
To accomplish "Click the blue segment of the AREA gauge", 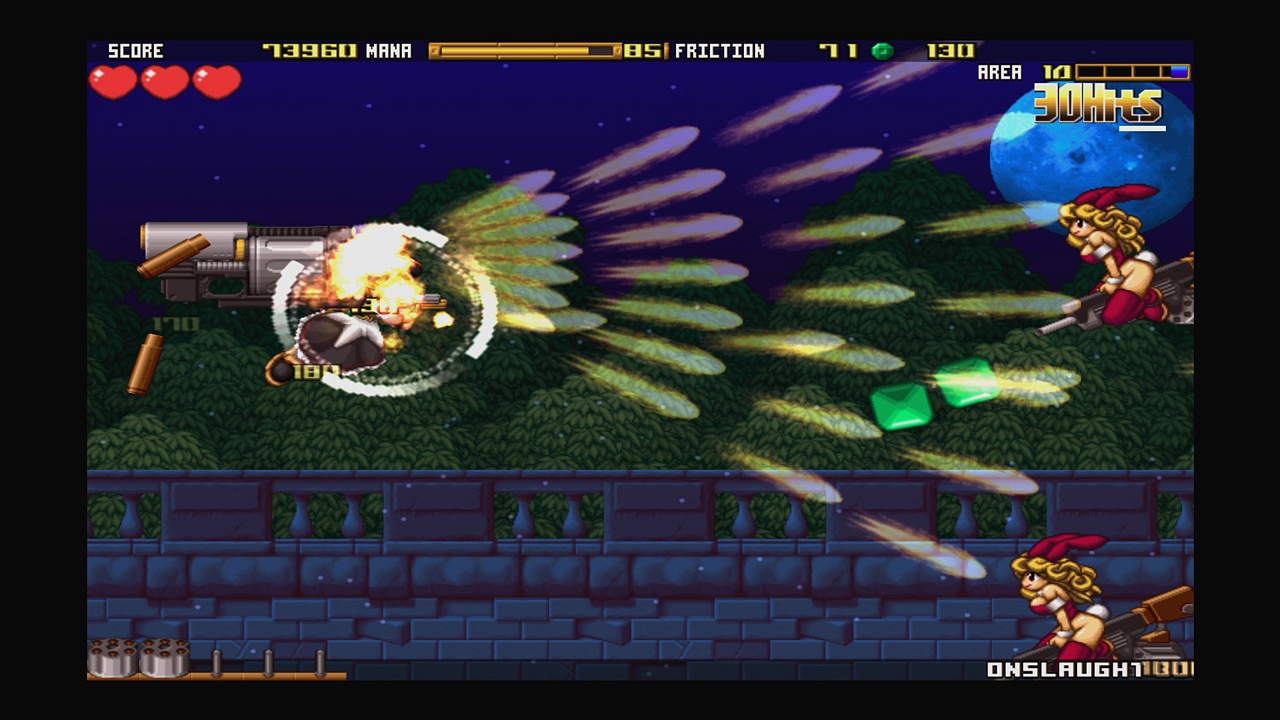I will coord(1178,72).
